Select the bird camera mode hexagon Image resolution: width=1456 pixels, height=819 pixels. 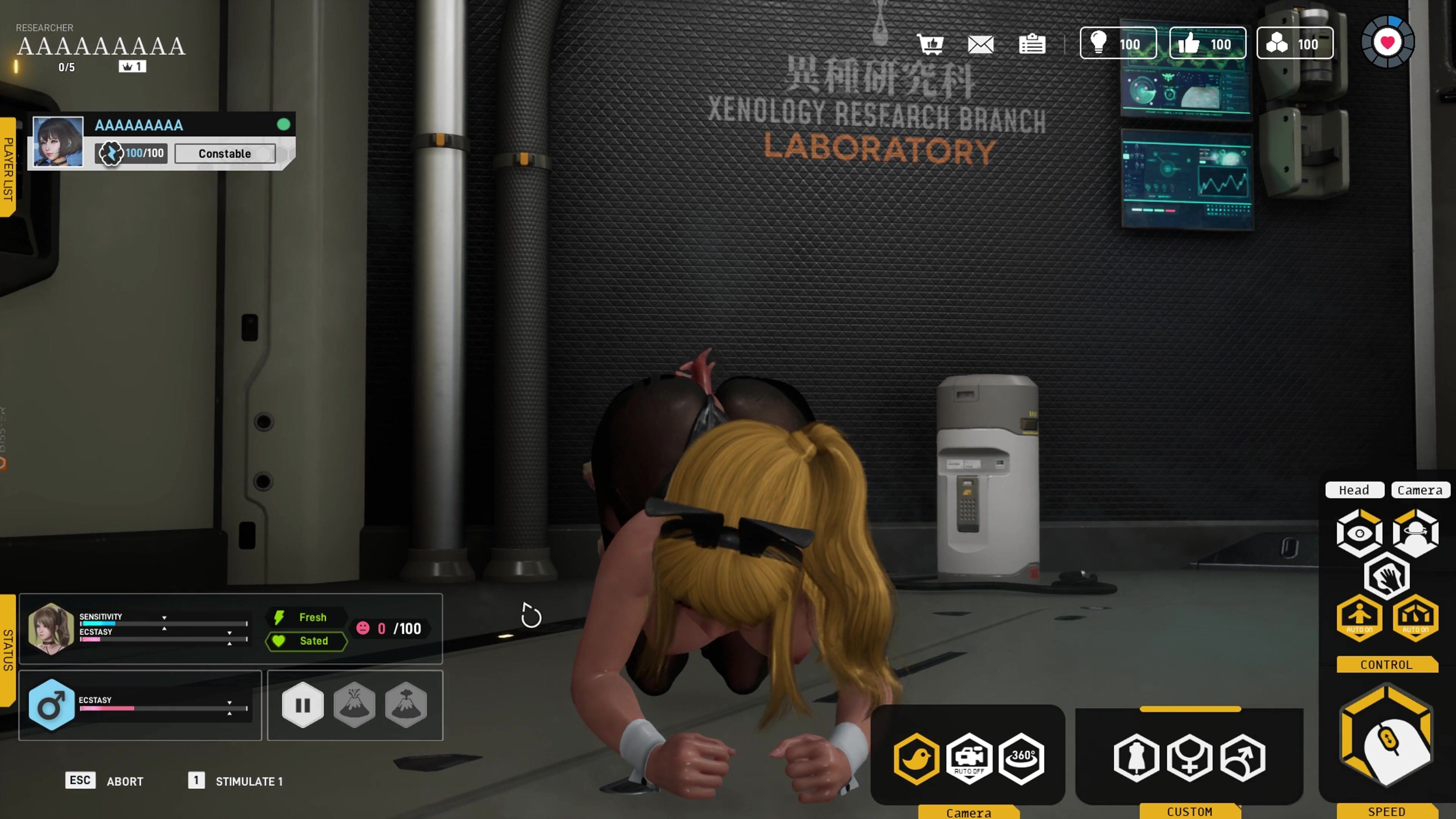pos(916,758)
